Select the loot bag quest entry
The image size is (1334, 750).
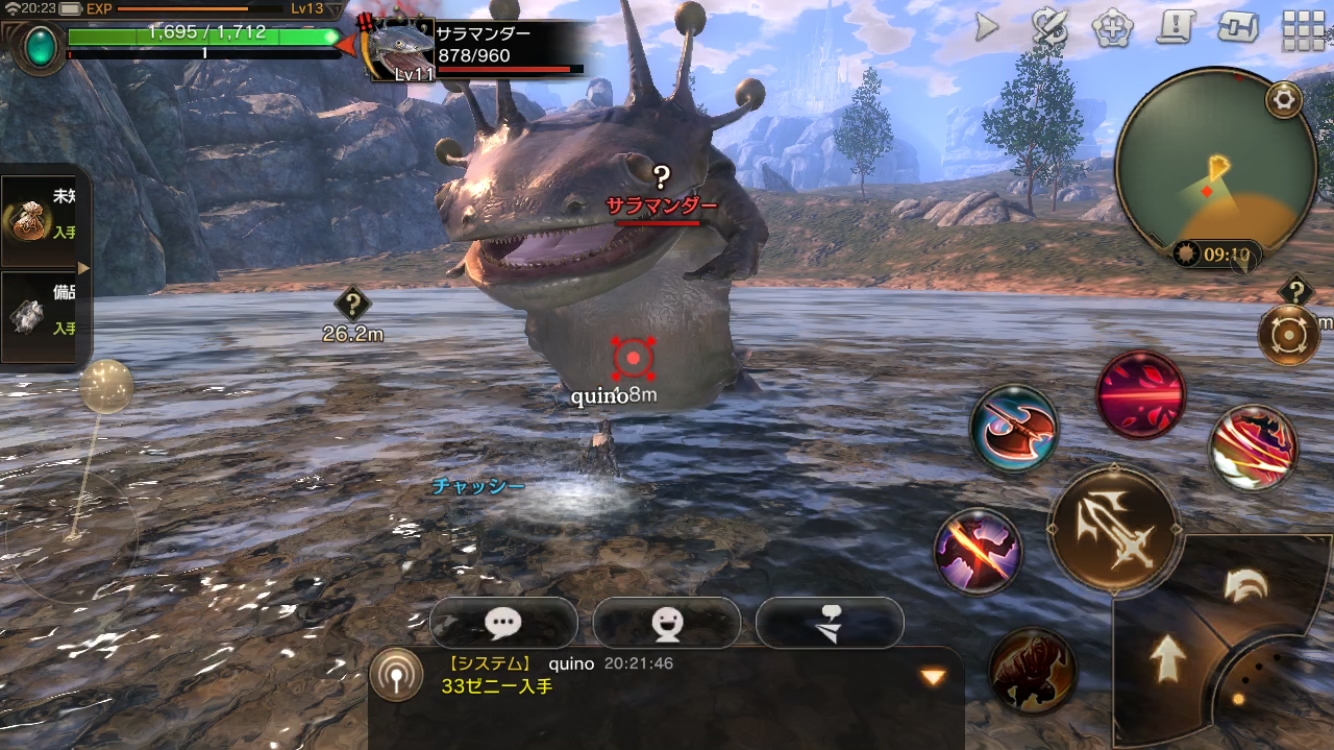pos(38,217)
